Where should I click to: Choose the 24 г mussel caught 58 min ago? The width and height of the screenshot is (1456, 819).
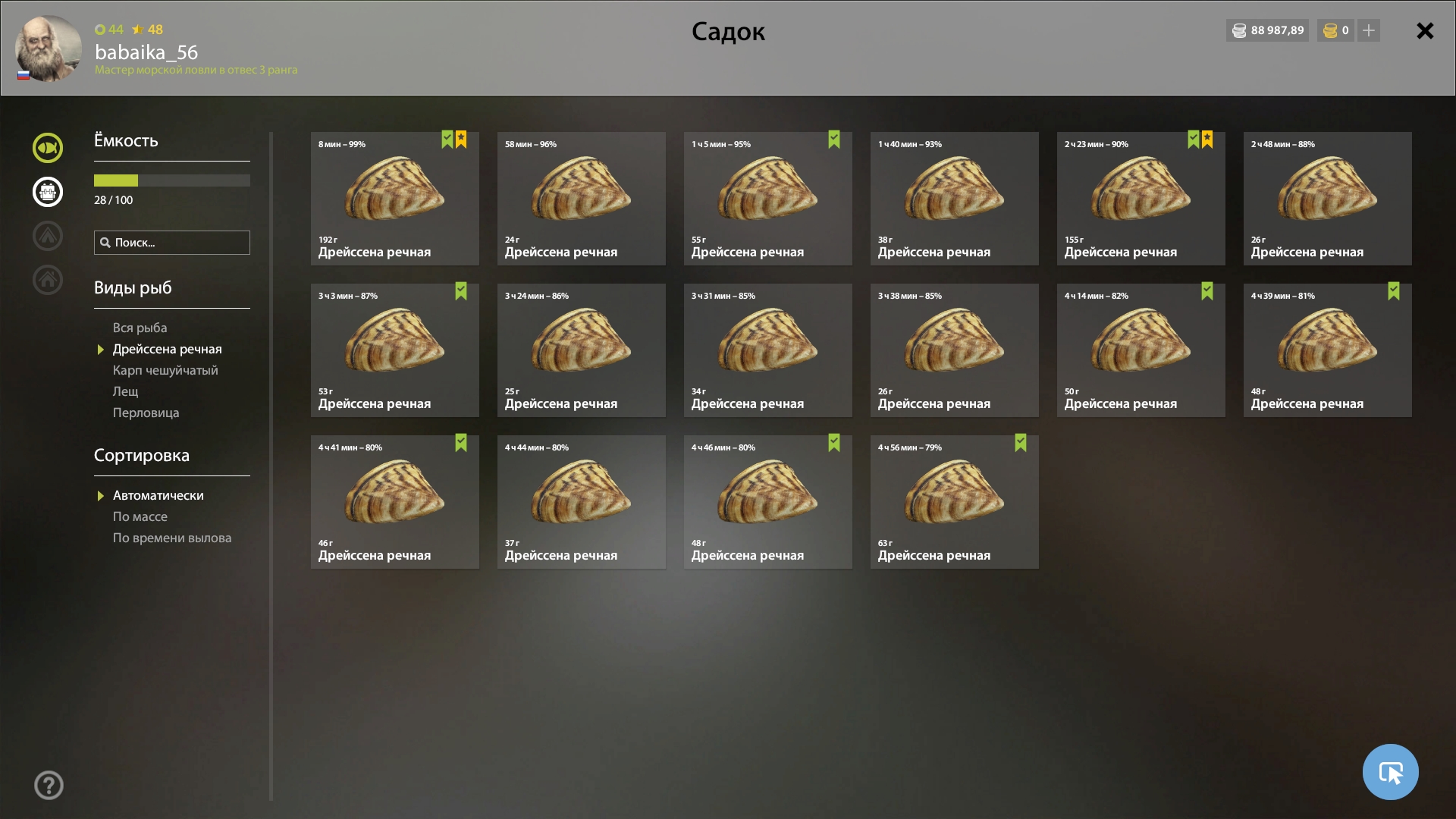[x=581, y=199]
